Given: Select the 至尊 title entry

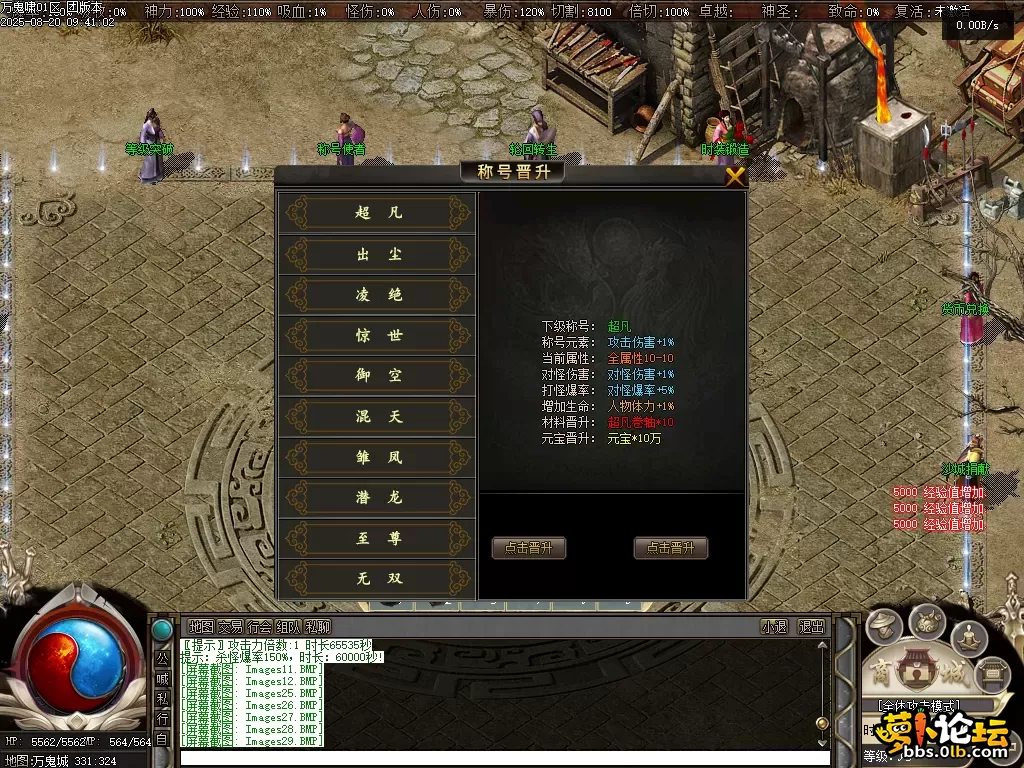Looking at the screenshot, I should click(378, 538).
